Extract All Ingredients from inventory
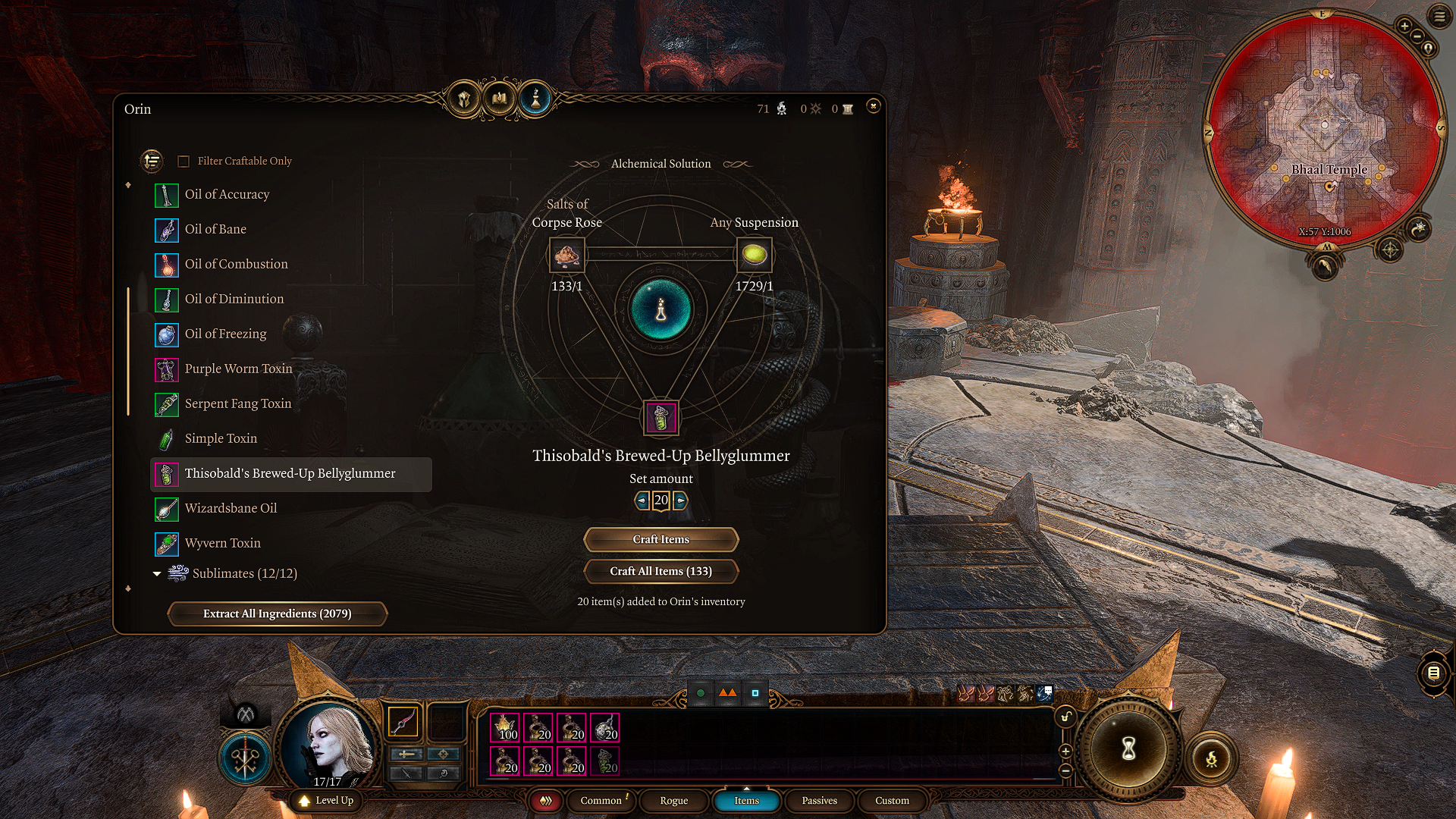 [x=277, y=613]
